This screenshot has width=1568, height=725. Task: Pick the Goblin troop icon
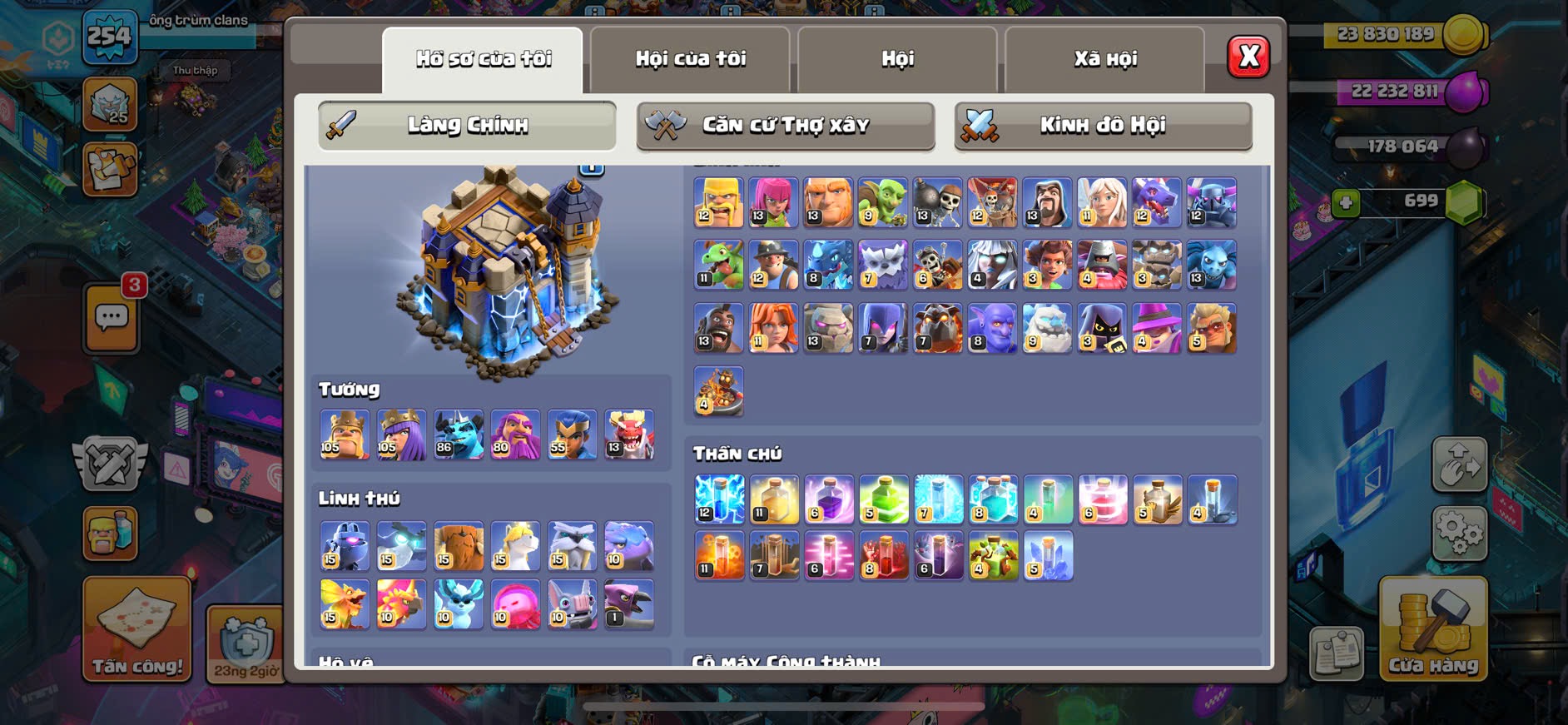point(882,202)
